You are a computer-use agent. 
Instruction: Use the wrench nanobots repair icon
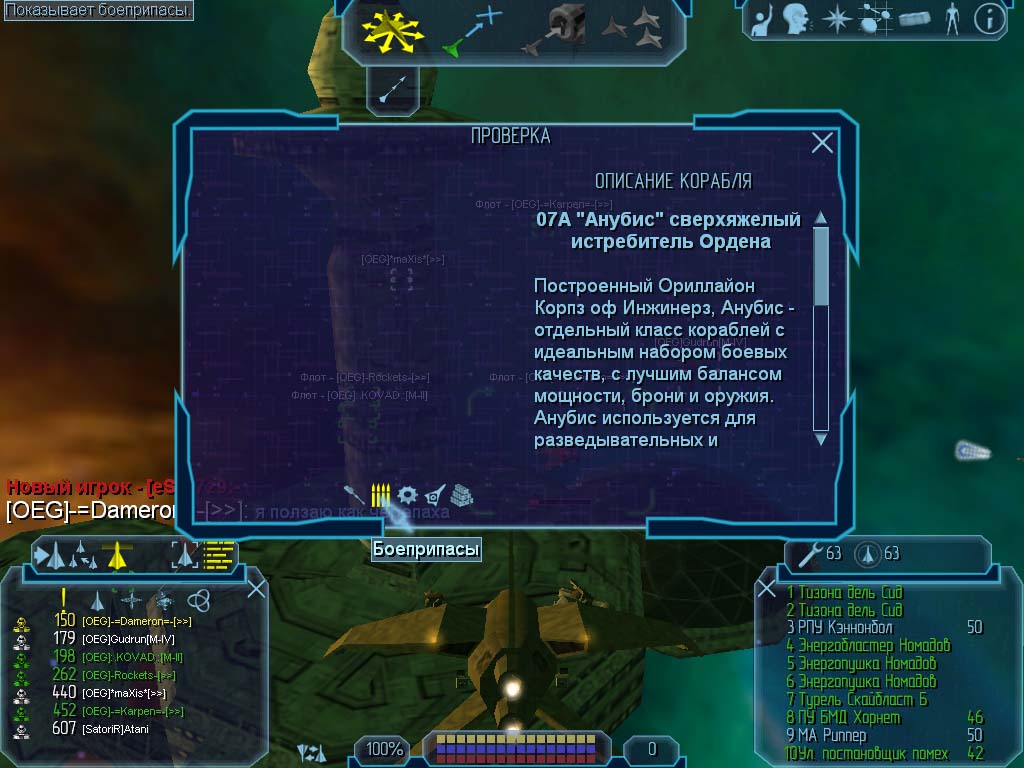(806, 553)
